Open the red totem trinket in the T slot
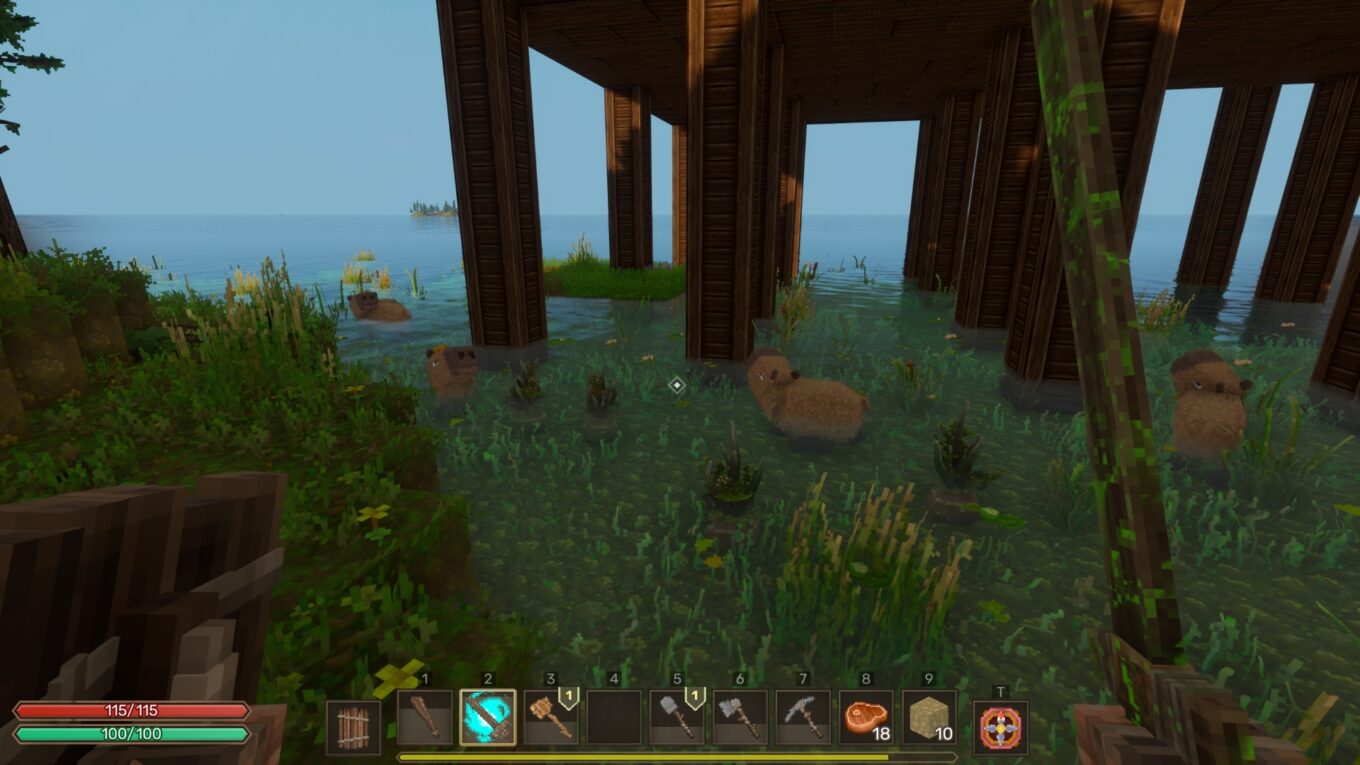The image size is (1360, 765). (1002, 726)
